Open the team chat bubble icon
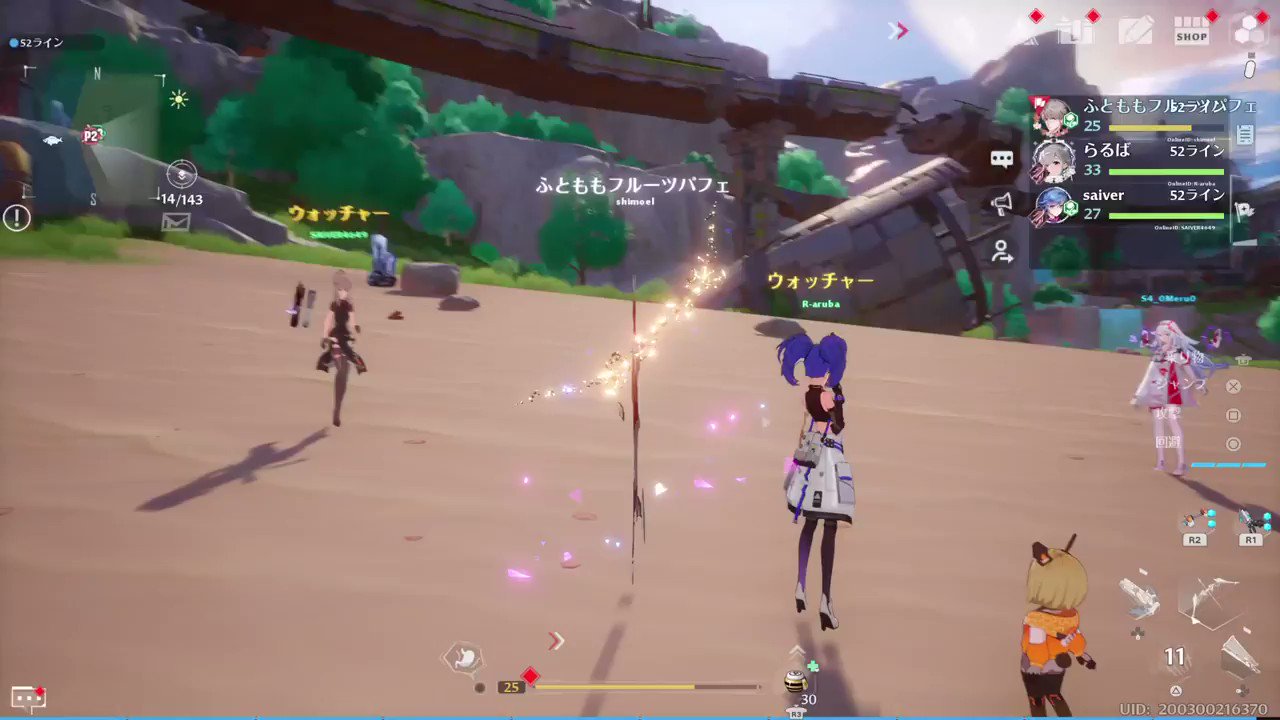This screenshot has width=1280, height=720. coord(1002,159)
